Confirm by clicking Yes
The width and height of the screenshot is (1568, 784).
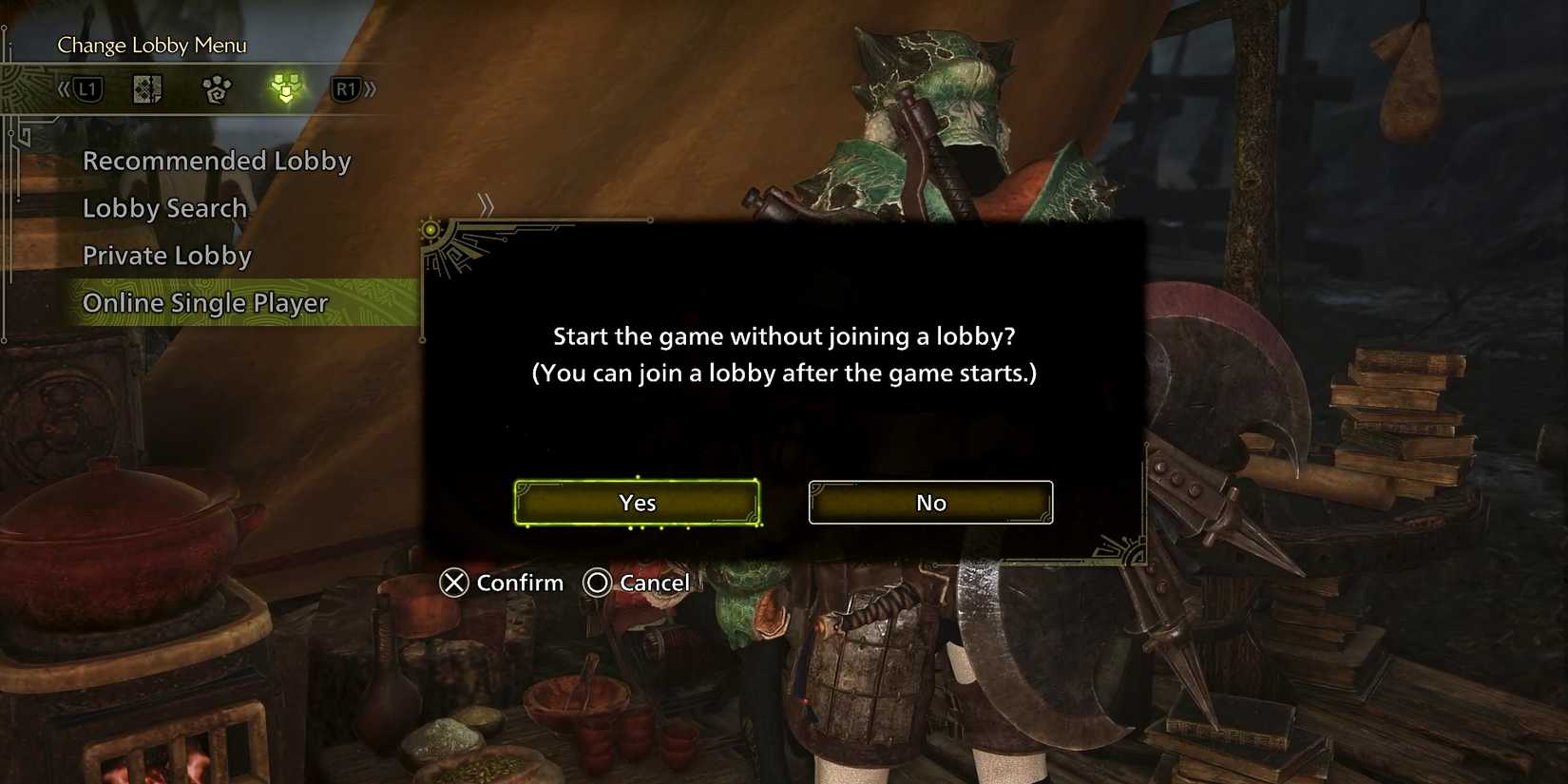637,503
